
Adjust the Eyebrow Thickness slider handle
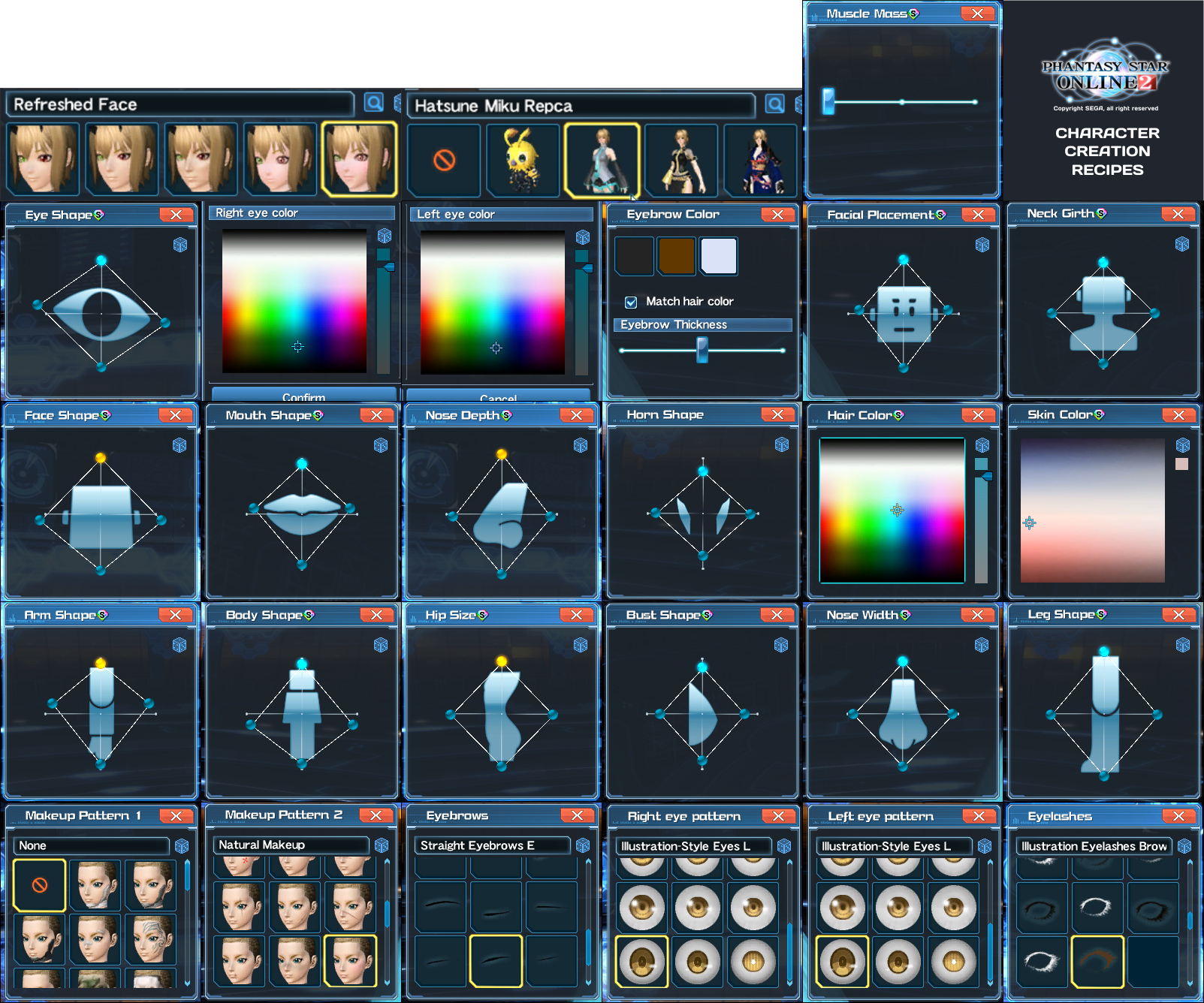point(702,350)
